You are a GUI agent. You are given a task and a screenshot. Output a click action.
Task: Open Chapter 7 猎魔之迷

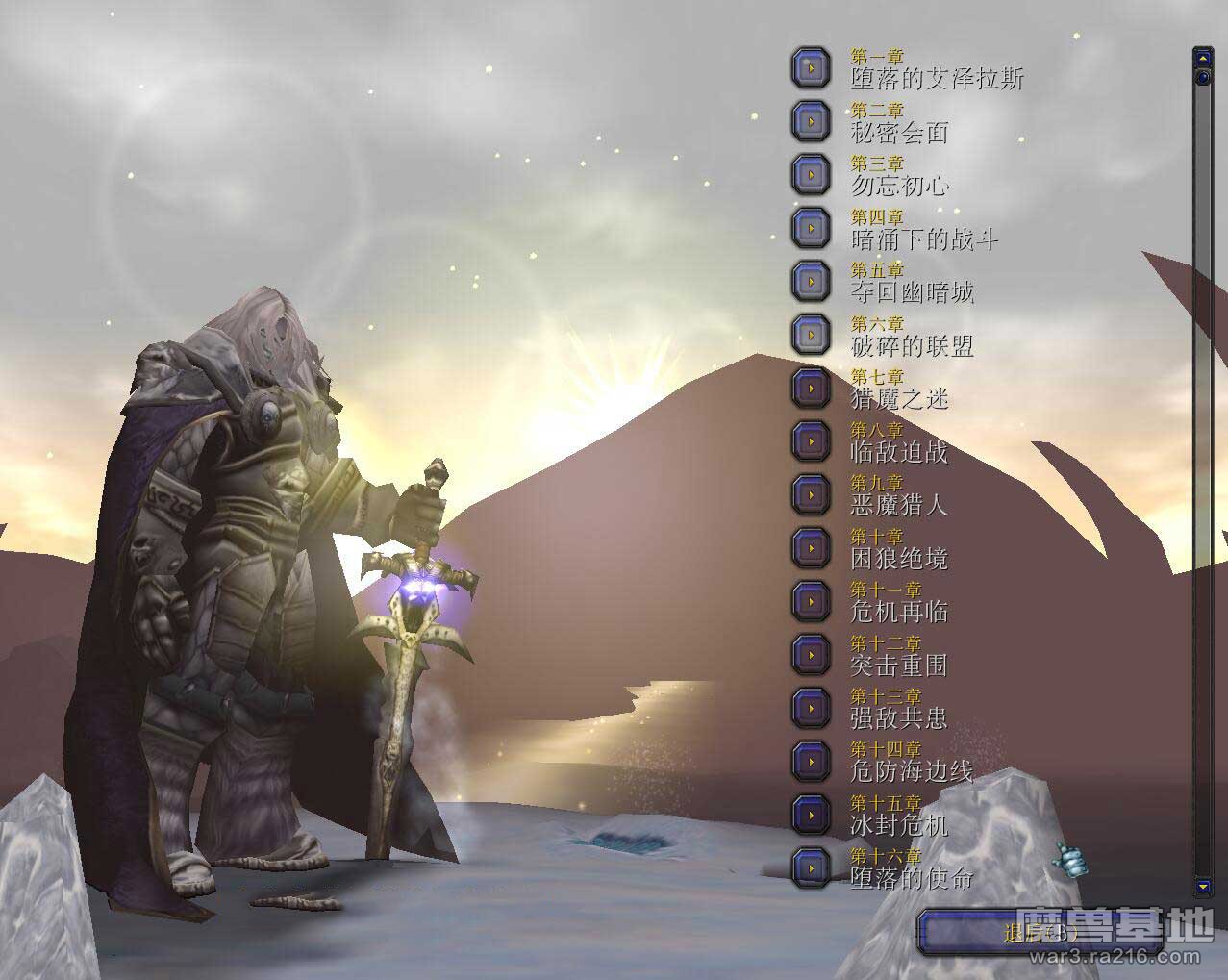(x=812, y=388)
